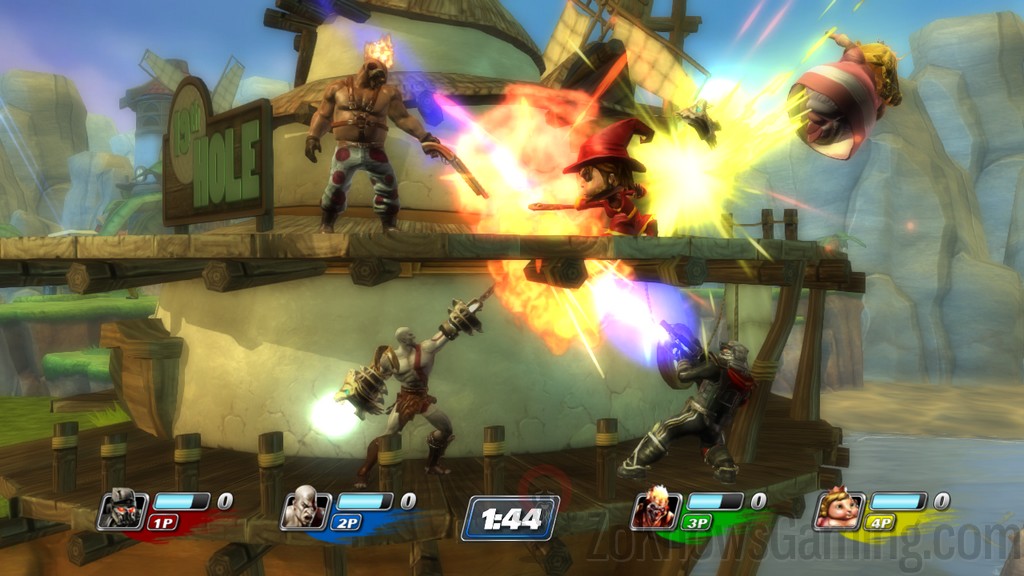Select the 4P Fat Princess portrait
Viewport: 1024px width, 576px height.
pyautogui.click(x=839, y=510)
